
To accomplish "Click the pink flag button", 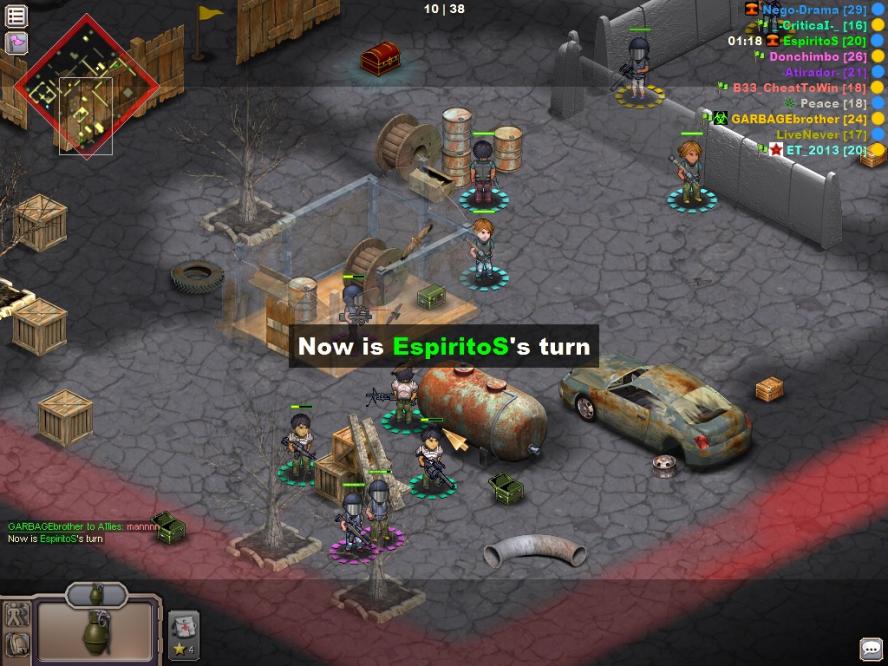I will click(x=16, y=43).
